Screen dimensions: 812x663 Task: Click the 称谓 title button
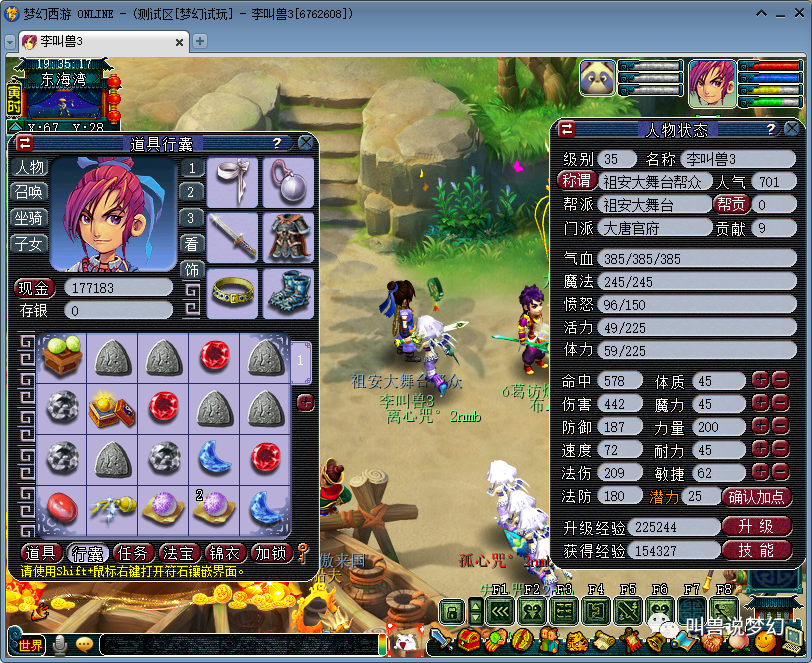click(577, 181)
